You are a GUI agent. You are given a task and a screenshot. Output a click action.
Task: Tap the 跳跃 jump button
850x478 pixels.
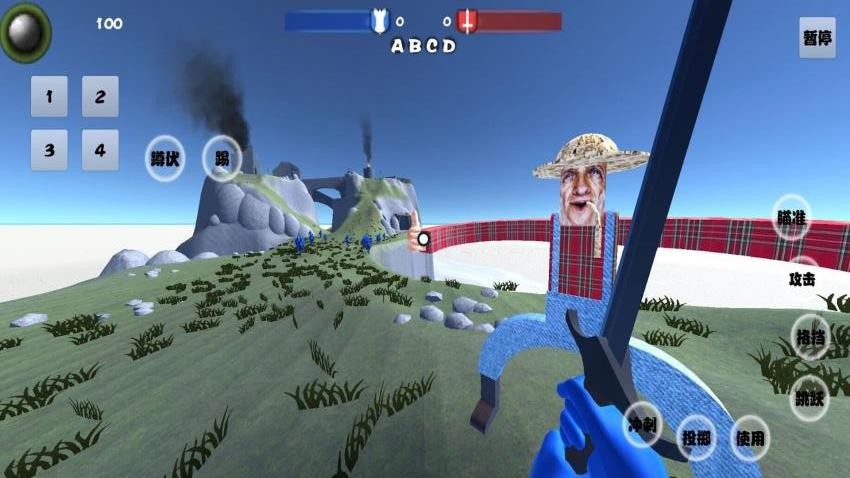click(809, 397)
